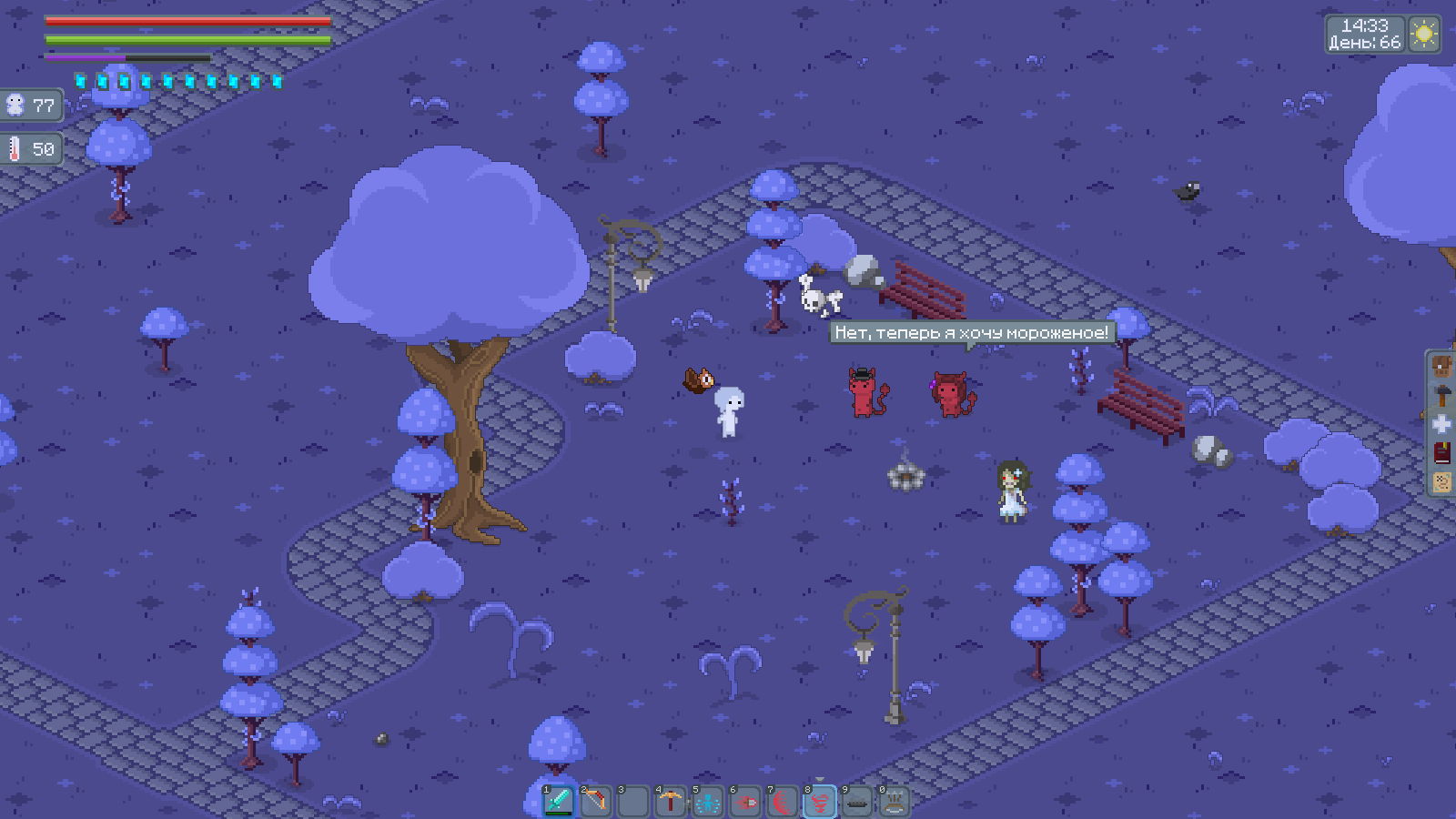Select the dark tray item in slot 9
The height and width of the screenshot is (819, 1456).
tap(857, 802)
